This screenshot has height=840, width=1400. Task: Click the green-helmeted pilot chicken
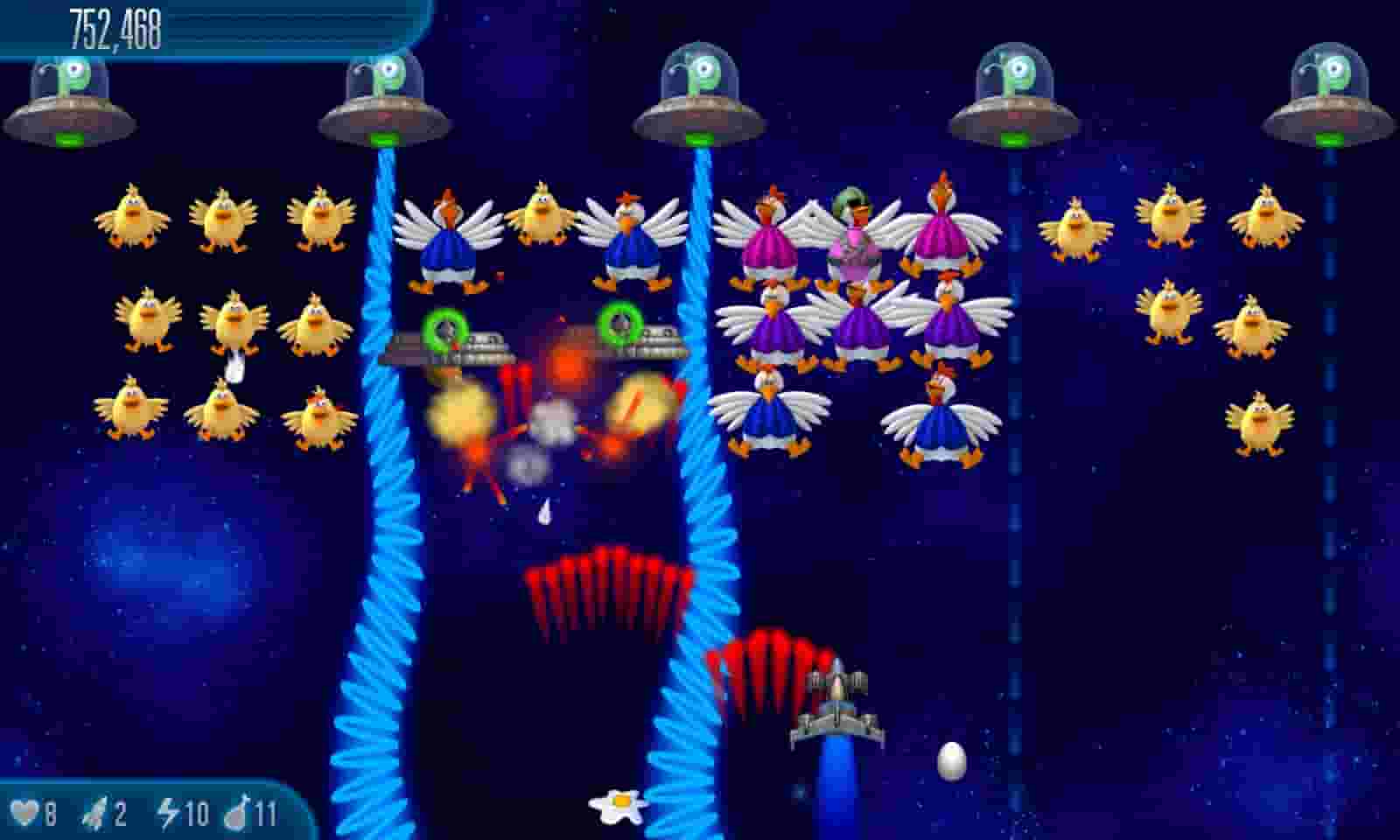tap(853, 219)
